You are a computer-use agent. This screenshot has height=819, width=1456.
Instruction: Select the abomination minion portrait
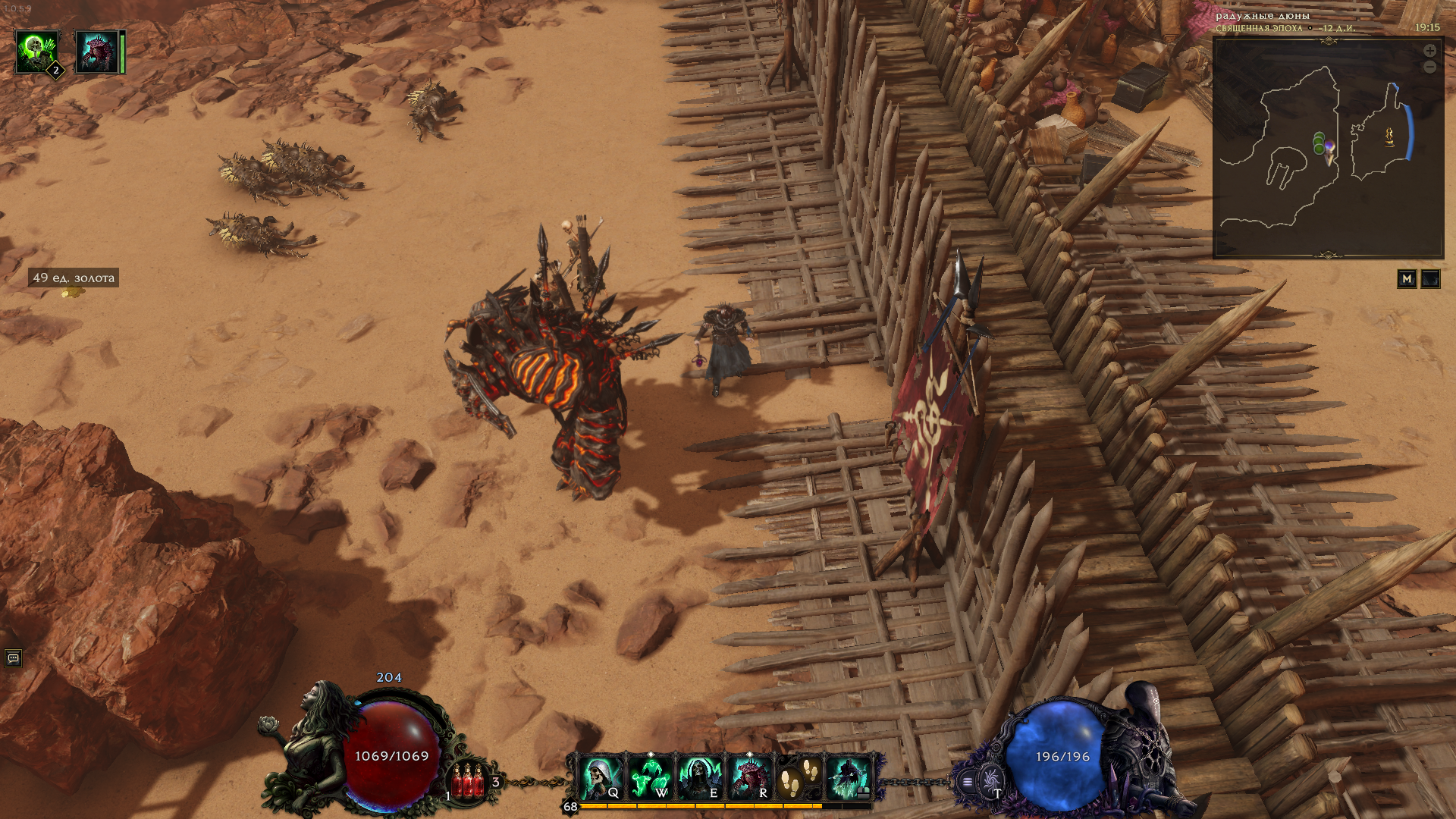tap(97, 52)
